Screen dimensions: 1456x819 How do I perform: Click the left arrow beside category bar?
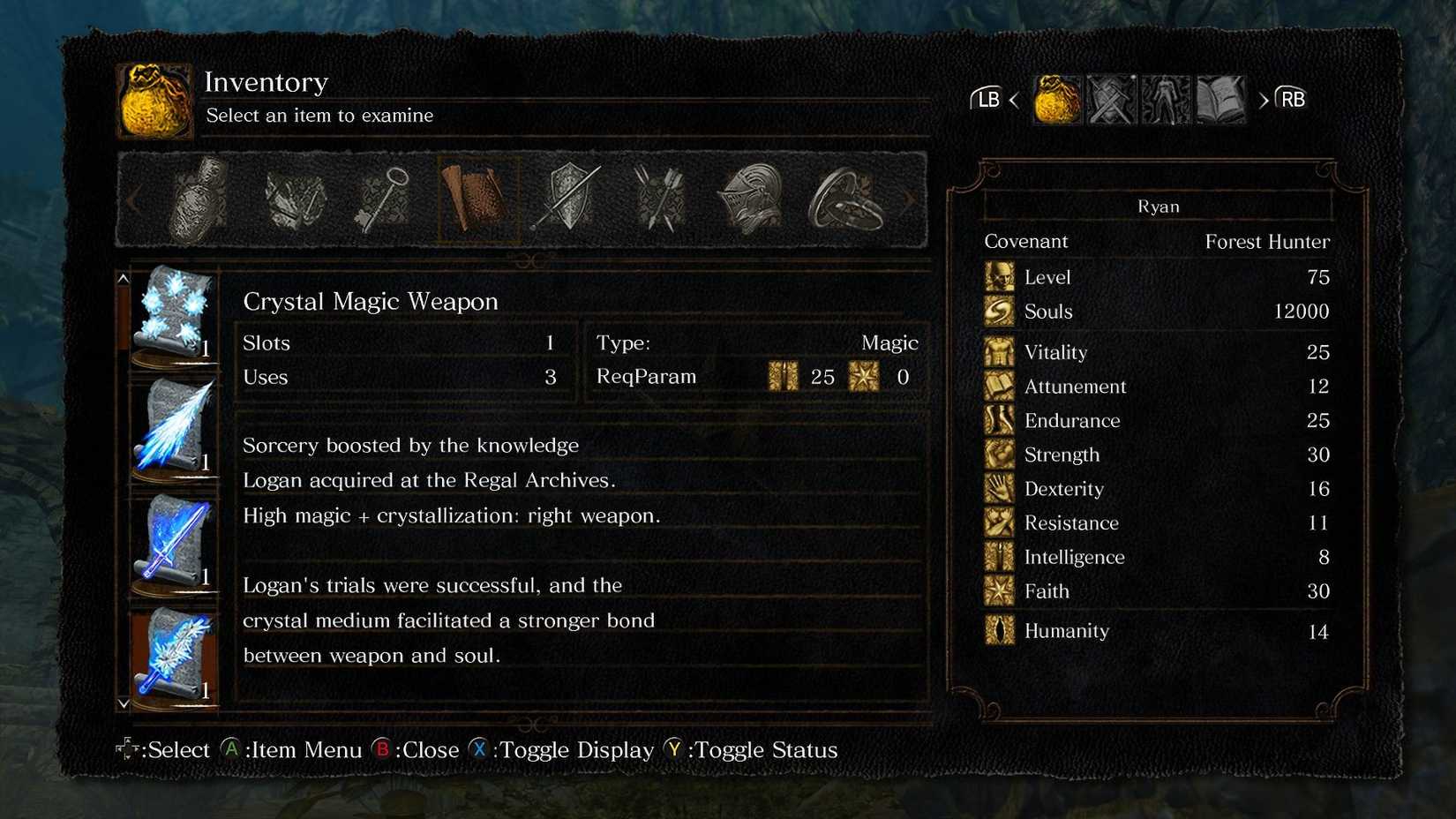tap(132, 200)
